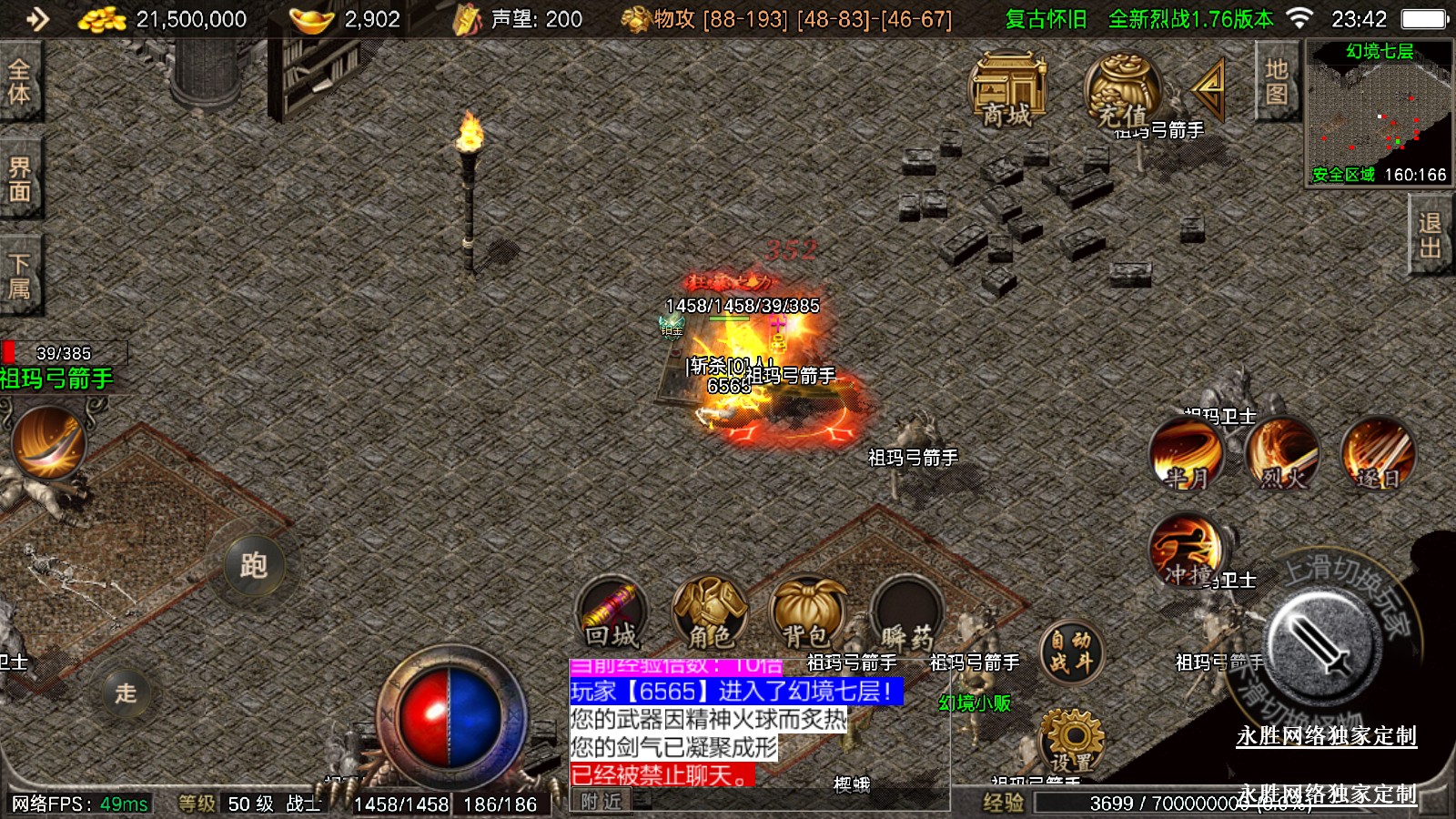
Task: Use the 冲撞 charge skill
Action: [x=1187, y=551]
